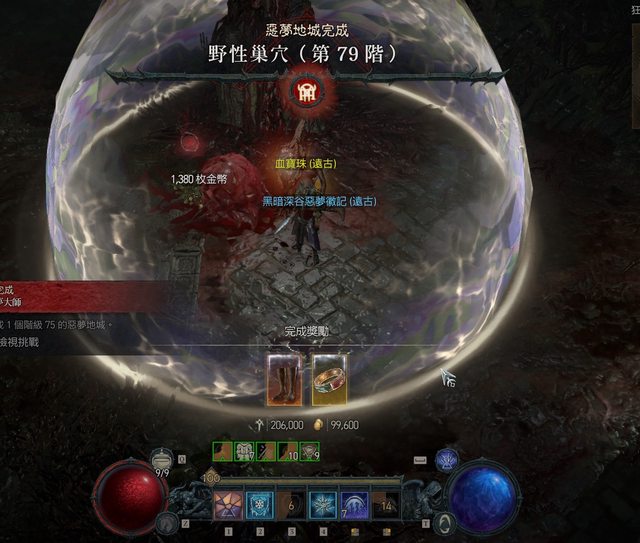640x543 pixels.
Task: Pick up the 黑暗深谷惡夢徽記 loot label
Action: [x=319, y=201]
